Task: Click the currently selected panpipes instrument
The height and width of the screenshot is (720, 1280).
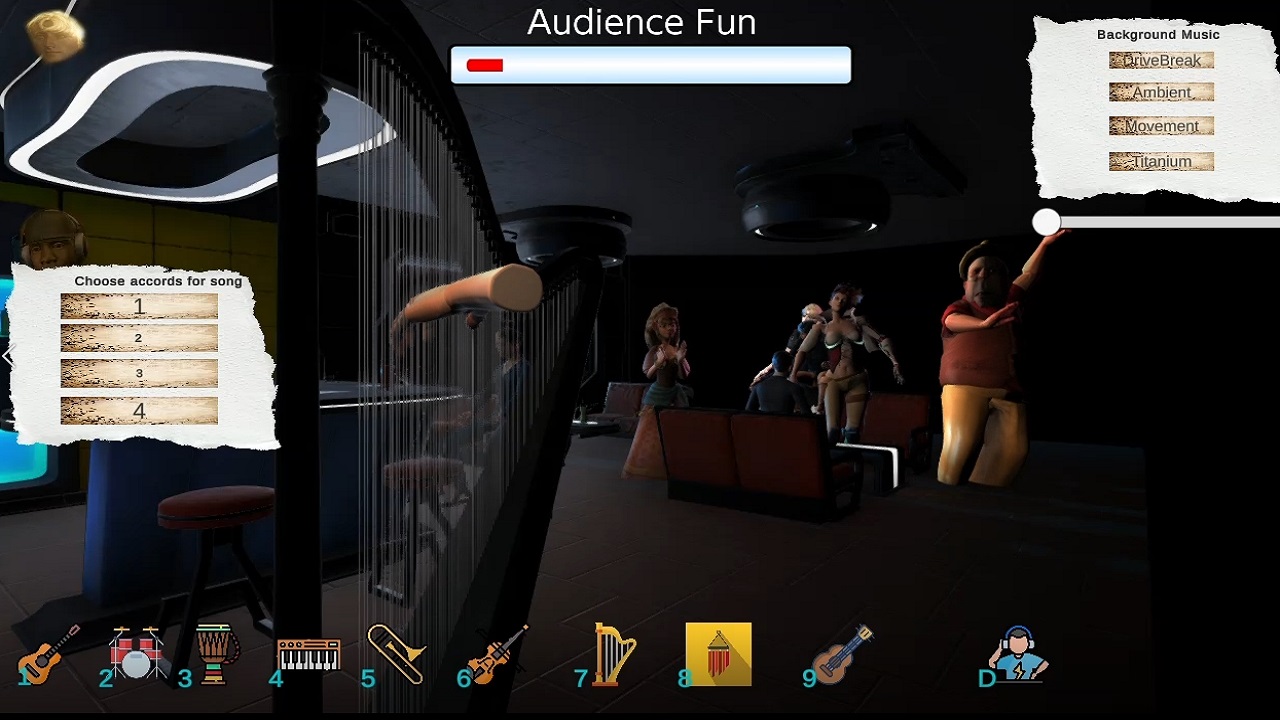Action: pyautogui.click(x=718, y=653)
